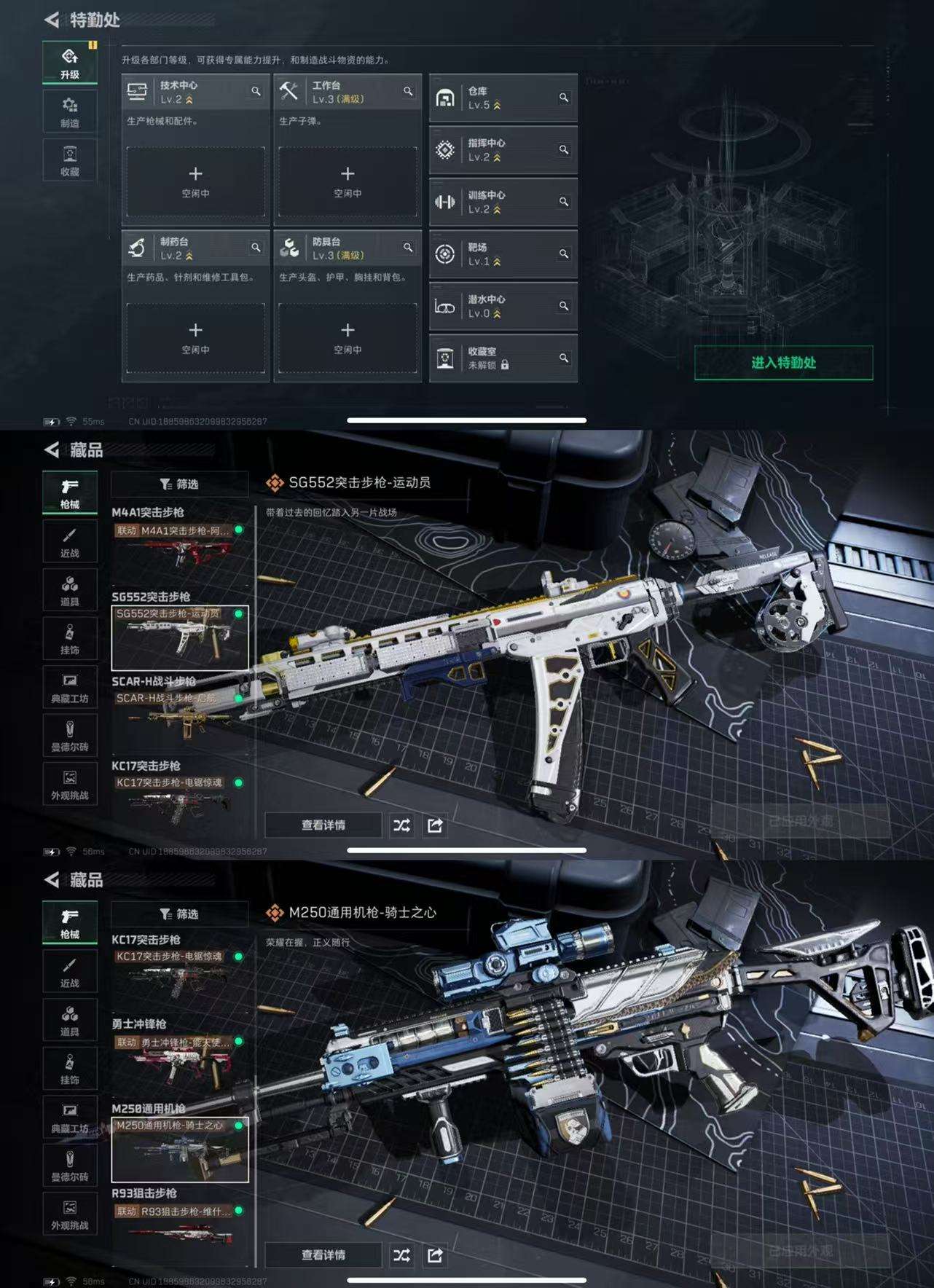Viewport: 934px width, 1288px height.
Task: Open the 仓库 Lv.5 row
Action: (x=503, y=98)
